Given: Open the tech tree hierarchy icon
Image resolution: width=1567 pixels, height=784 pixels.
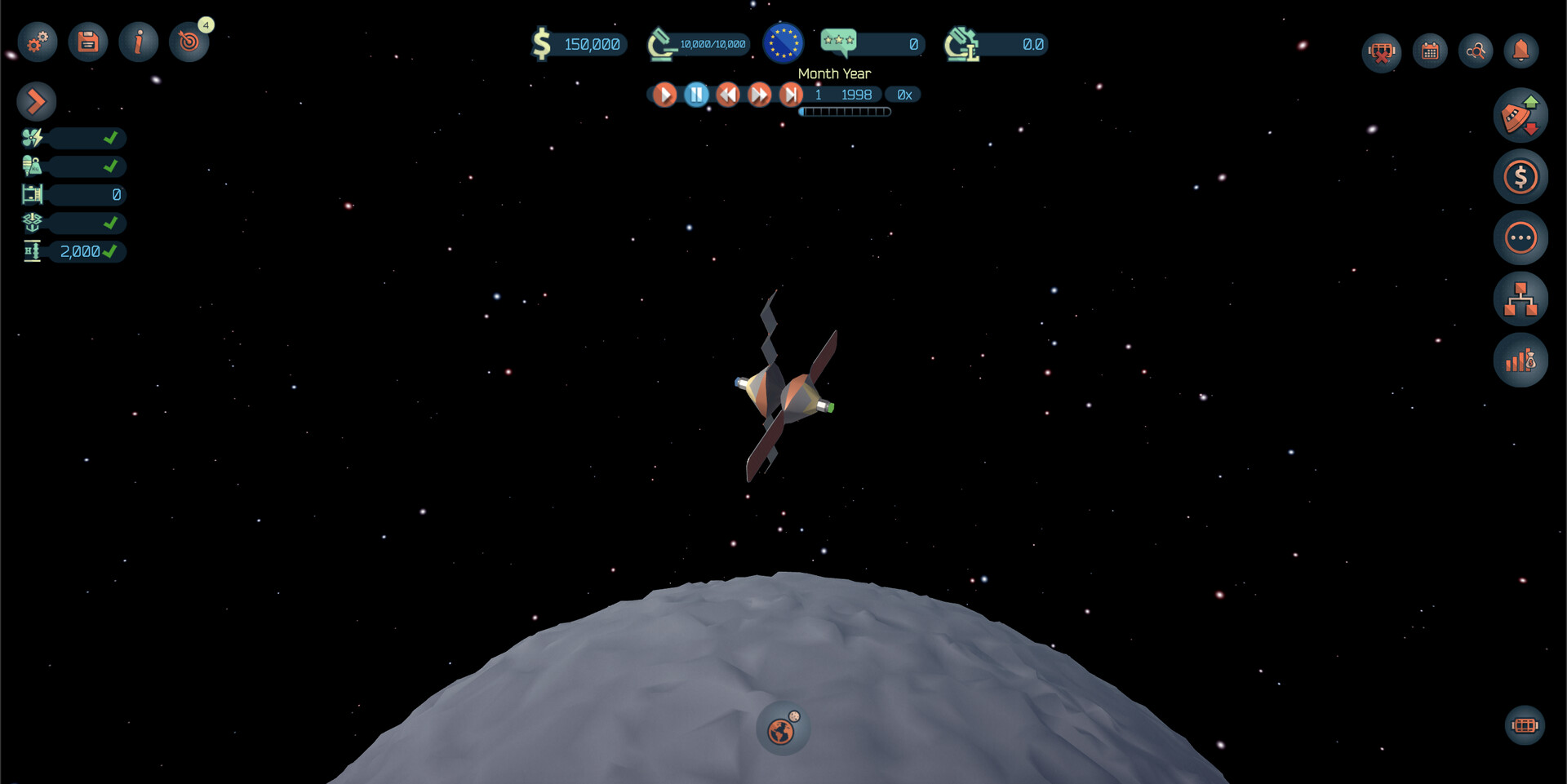Looking at the screenshot, I should coord(1520,299).
